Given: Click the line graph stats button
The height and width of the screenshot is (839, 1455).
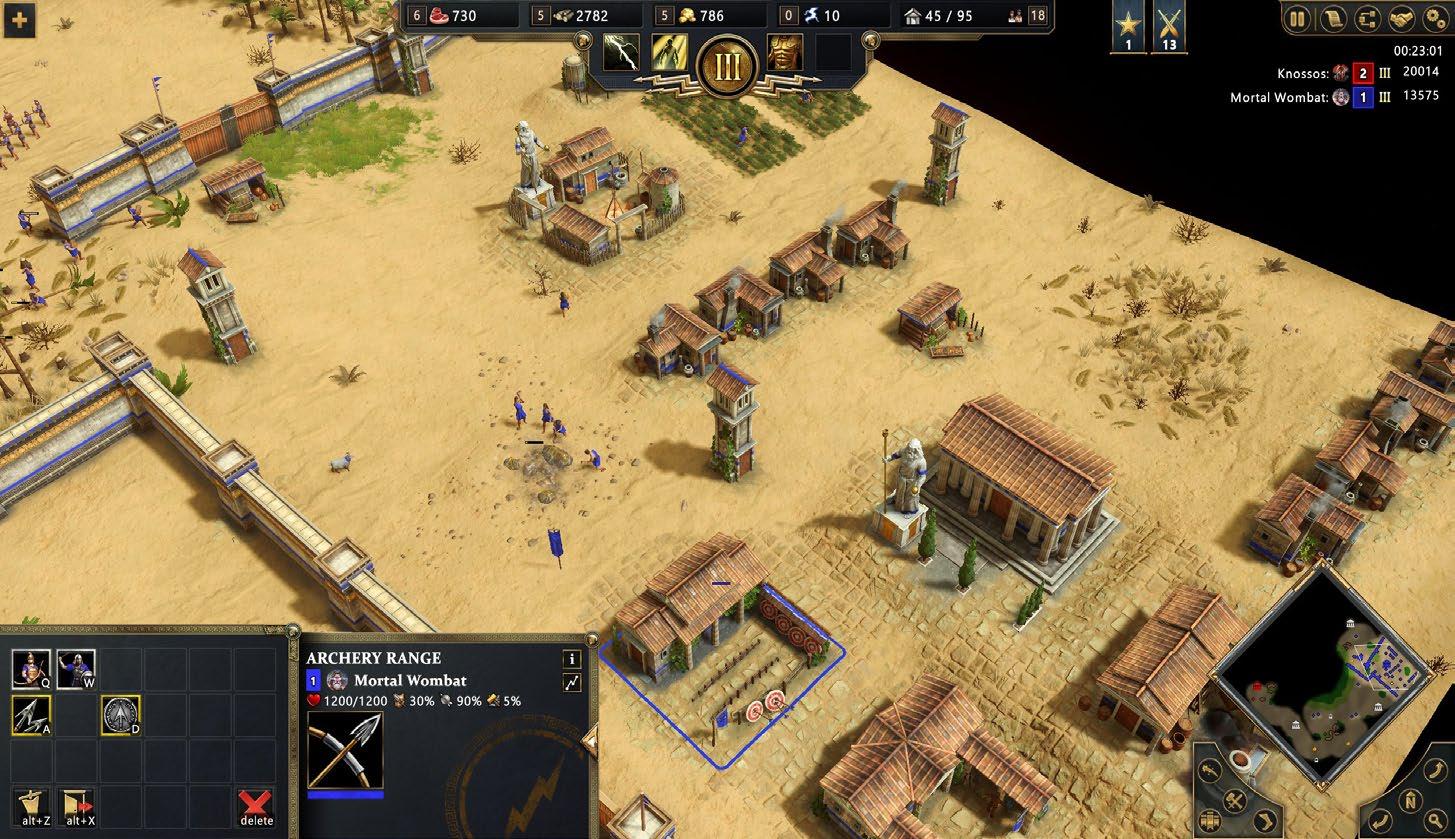Looking at the screenshot, I should pyautogui.click(x=572, y=683).
